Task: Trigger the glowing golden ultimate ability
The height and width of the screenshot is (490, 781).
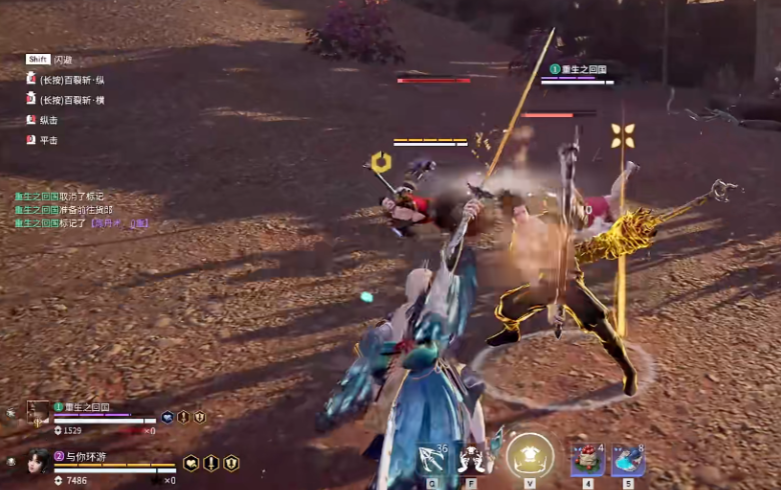Action: coord(529,456)
